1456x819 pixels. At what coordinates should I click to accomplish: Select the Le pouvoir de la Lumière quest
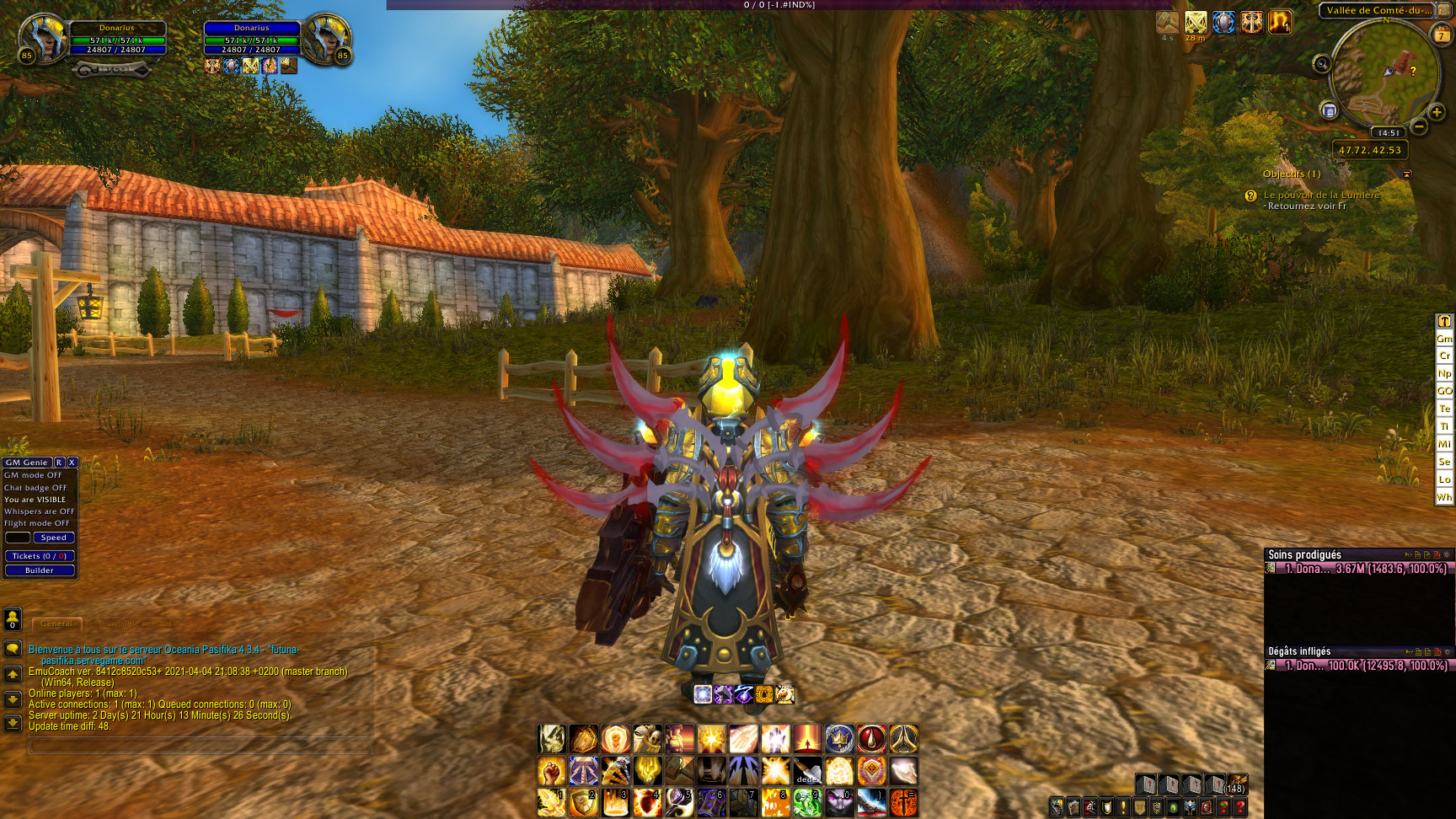[x=1321, y=195]
